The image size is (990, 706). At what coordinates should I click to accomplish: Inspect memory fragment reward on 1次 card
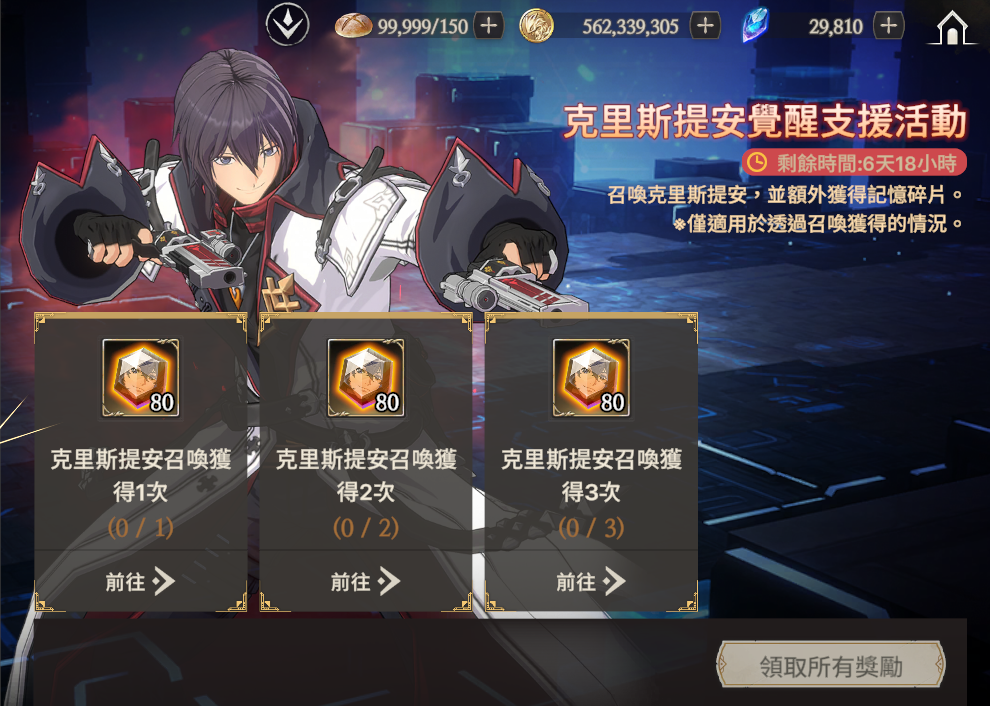tap(141, 378)
